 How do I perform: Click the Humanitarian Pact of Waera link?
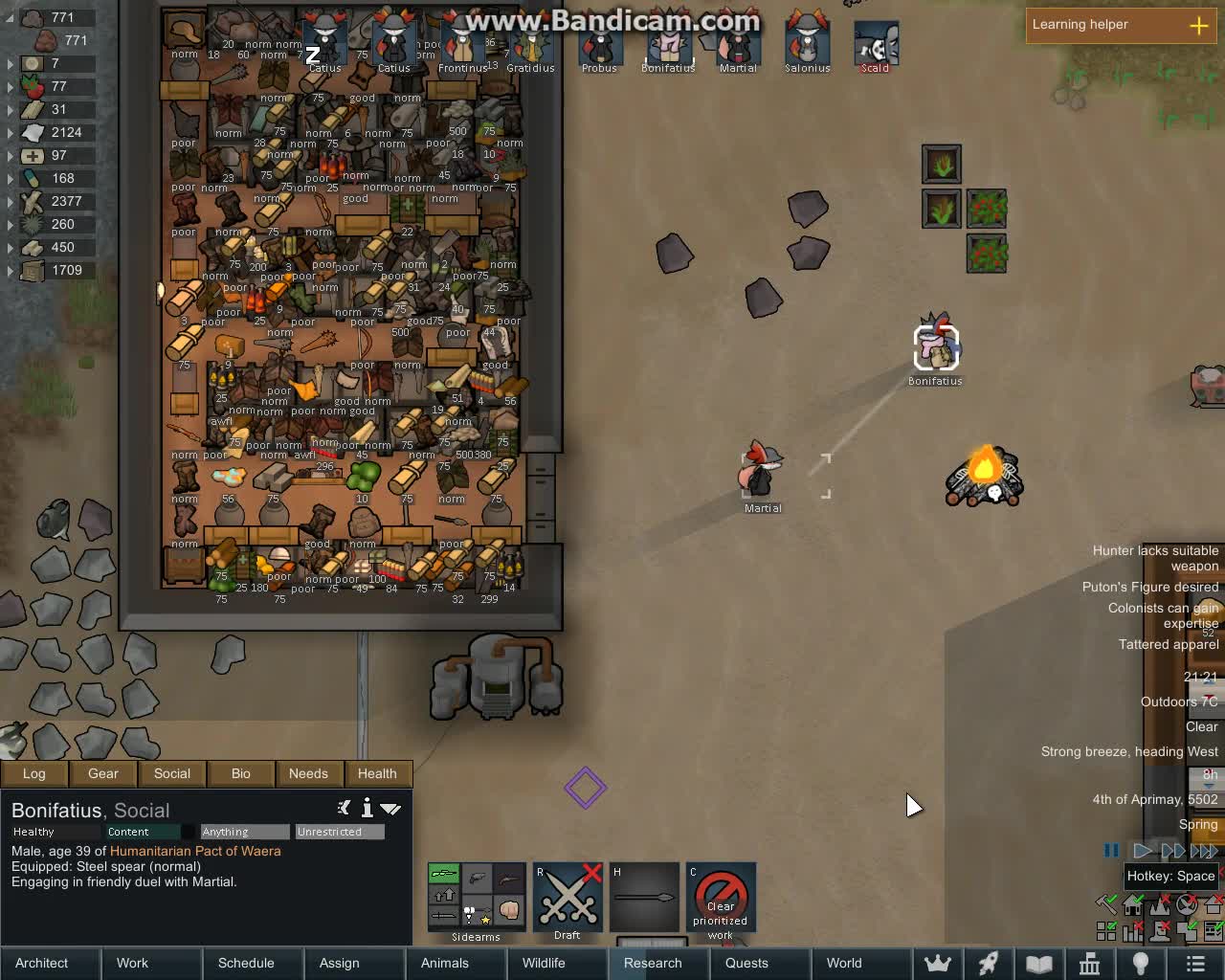pyautogui.click(x=195, y=851)
